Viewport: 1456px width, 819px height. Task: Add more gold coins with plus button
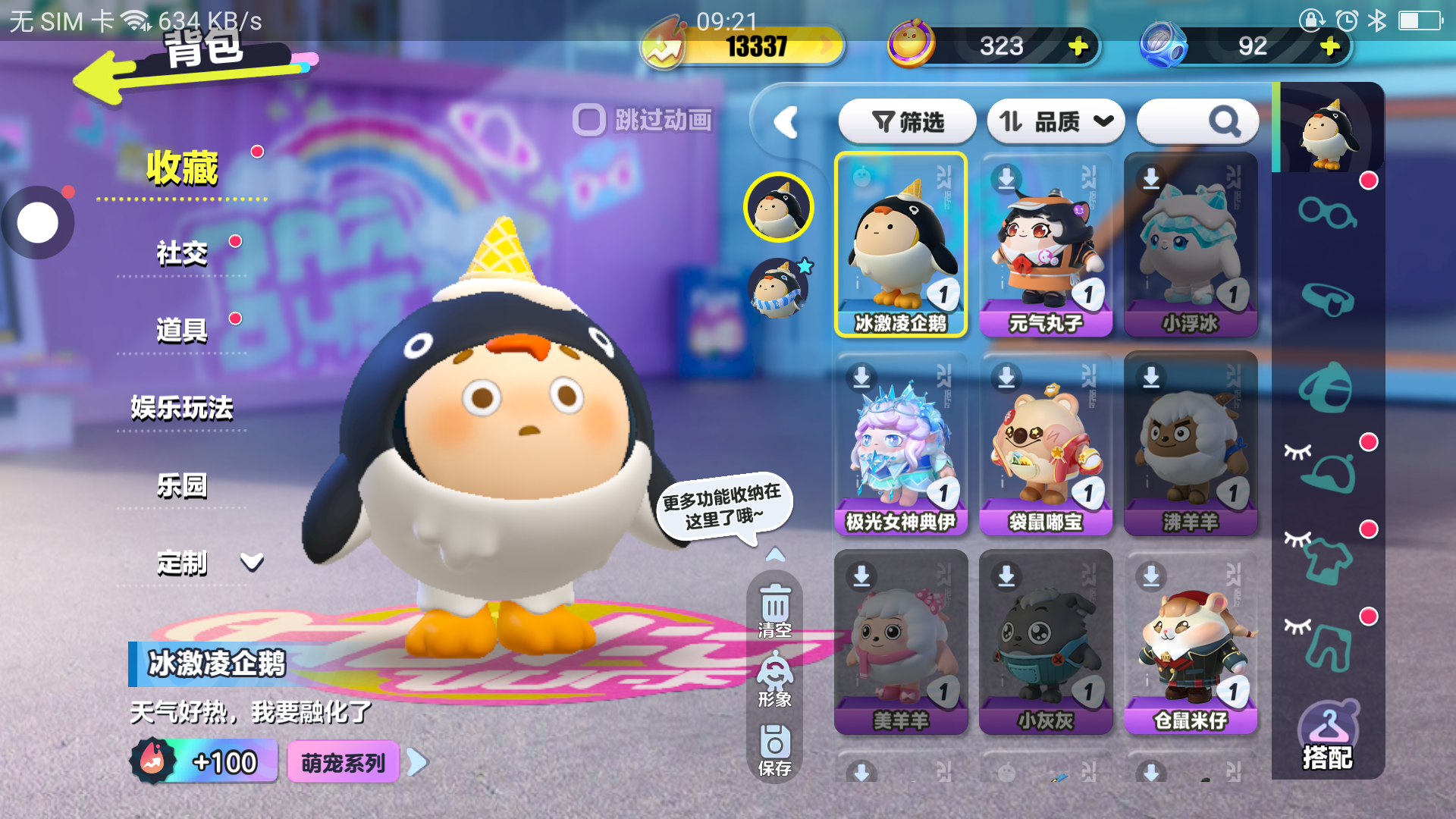[1078, 47]
